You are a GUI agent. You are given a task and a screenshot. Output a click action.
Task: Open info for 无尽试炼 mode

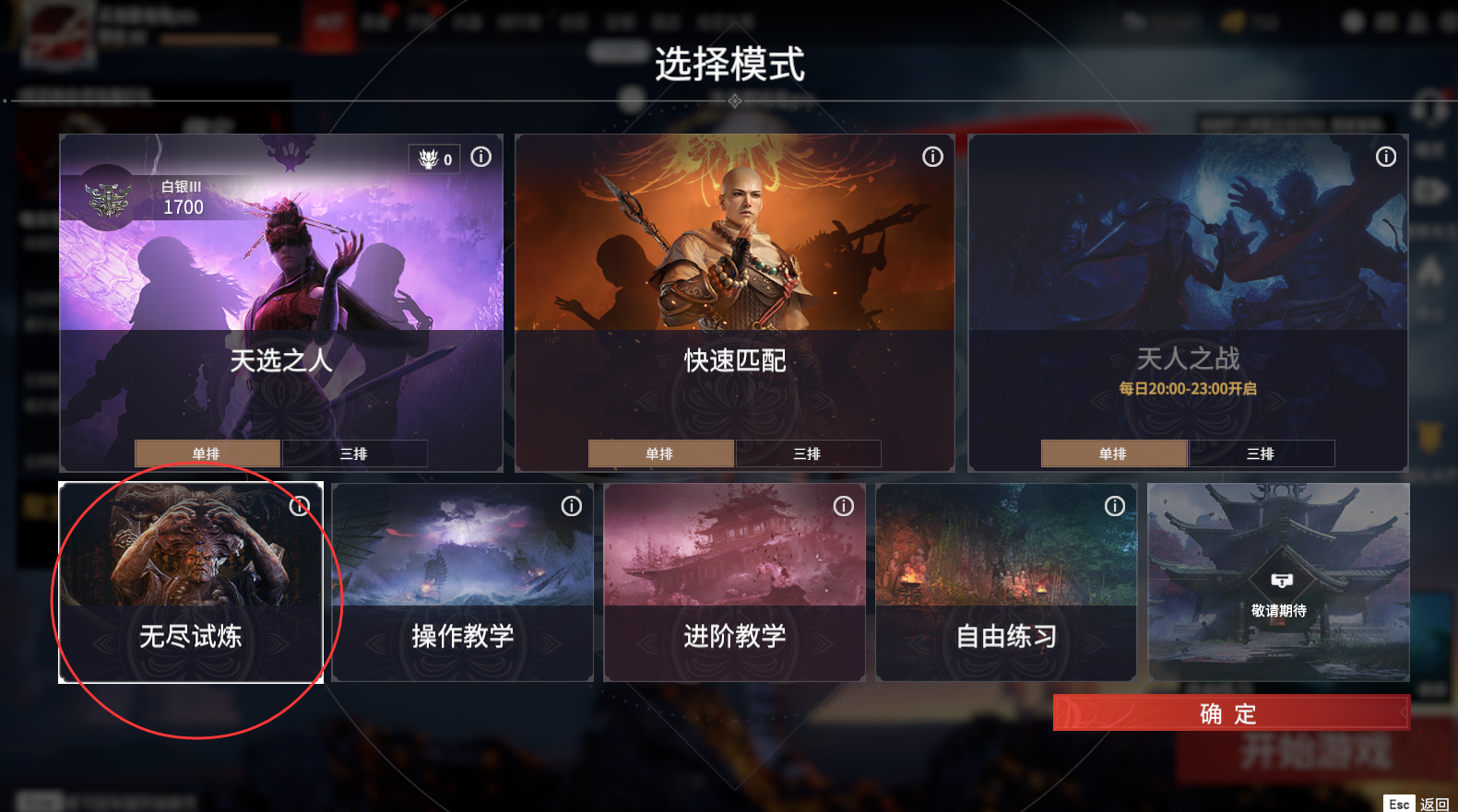299,506
